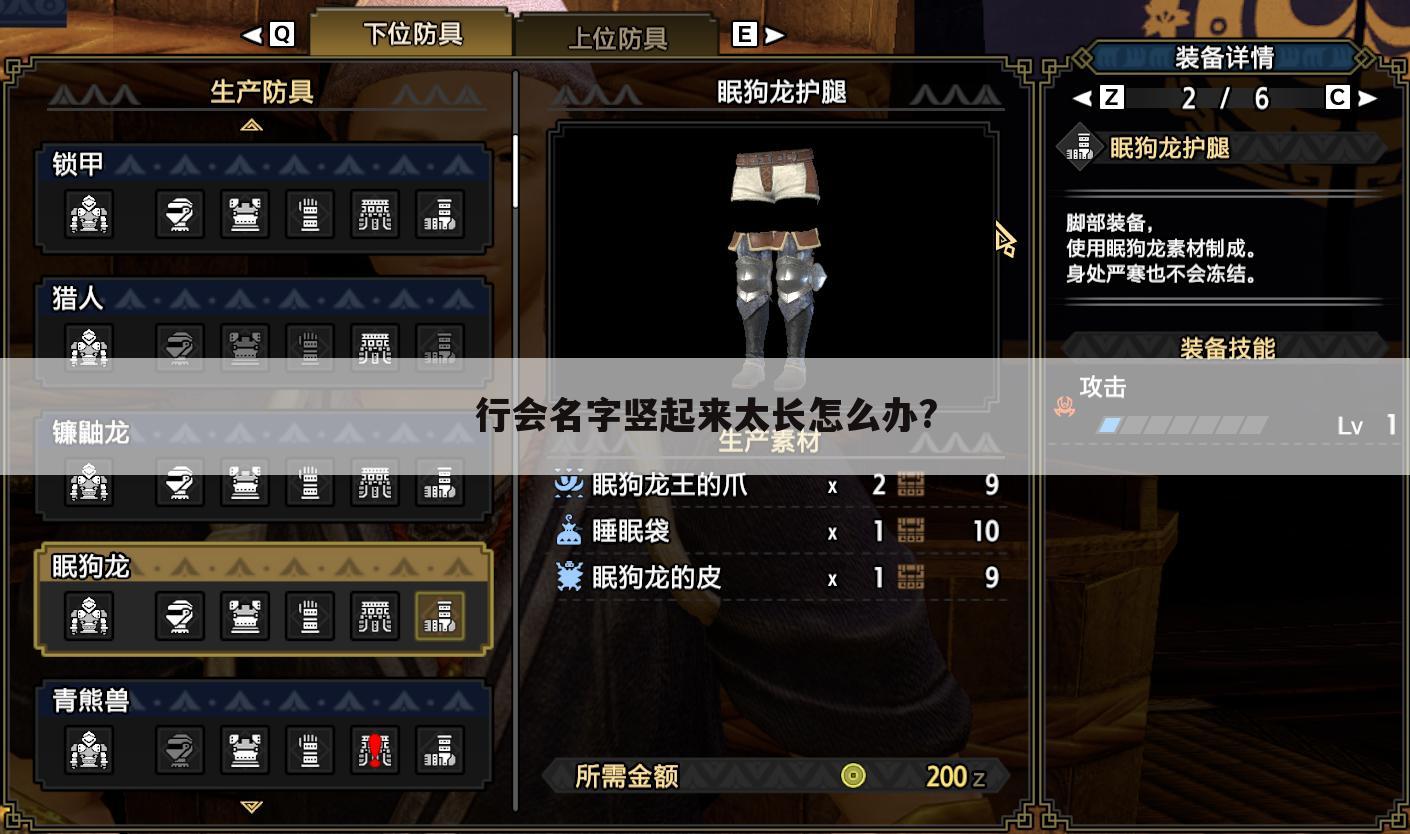
Task: Click the up arrow below 生产防具
Action: [252, 125]
